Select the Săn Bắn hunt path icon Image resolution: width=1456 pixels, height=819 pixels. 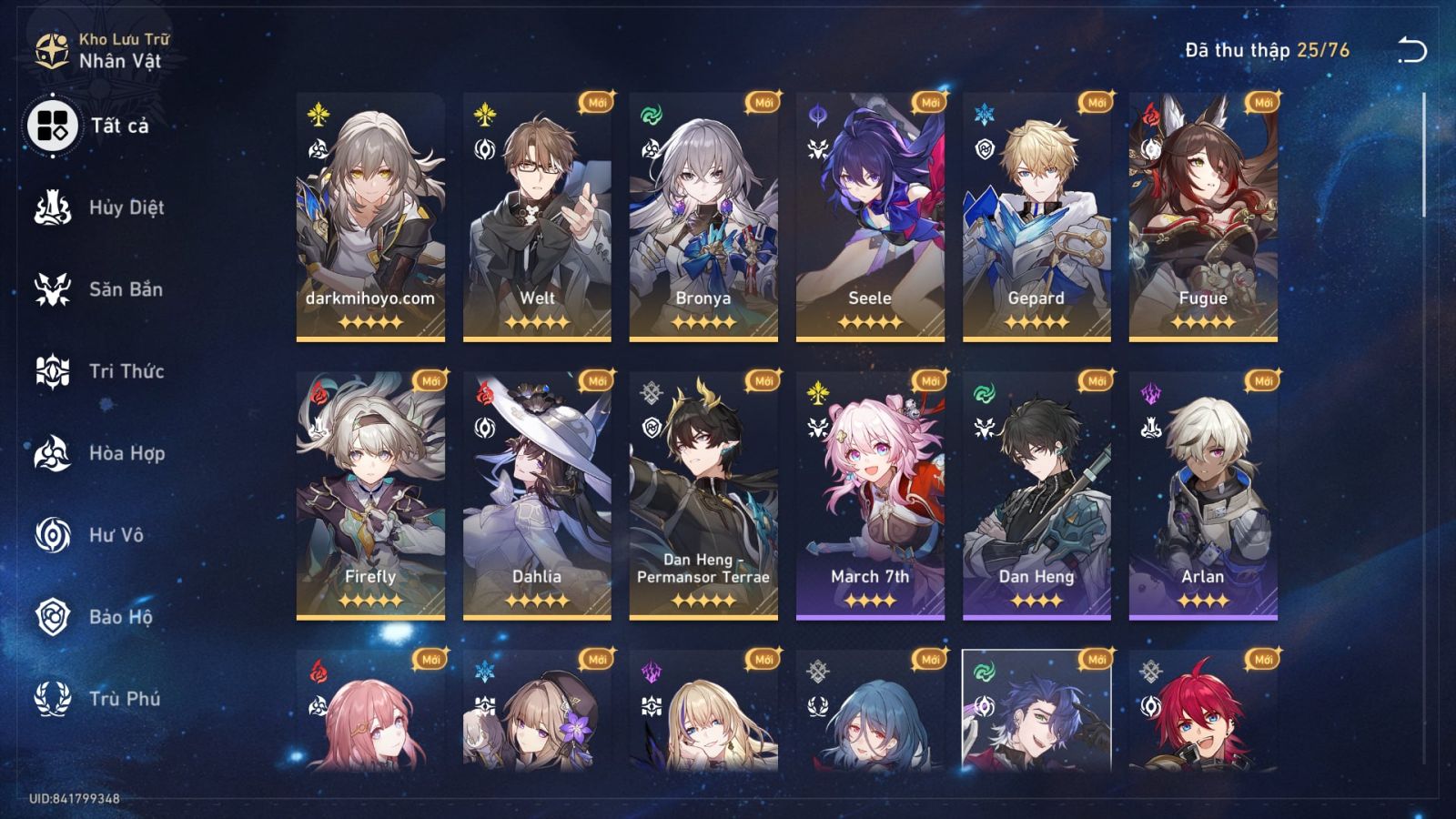[x=52, y=289]
